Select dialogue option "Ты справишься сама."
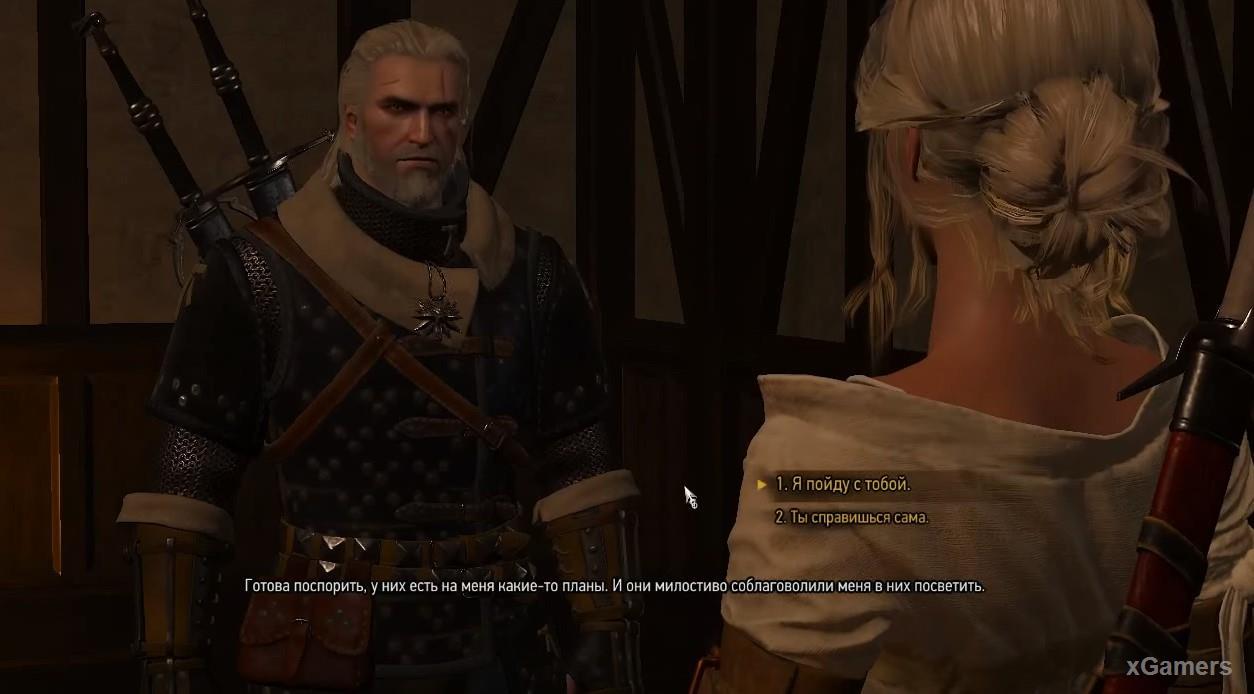Image resolution: width=1254 pixels, height=694 pixels. tap(852, 518)
